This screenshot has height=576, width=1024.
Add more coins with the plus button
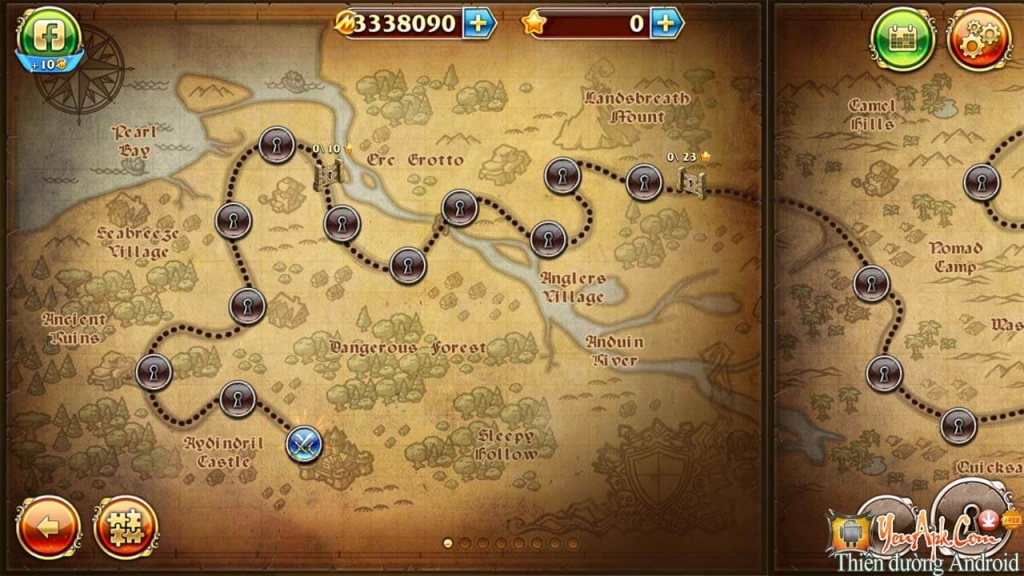click(x=479, y=23)
